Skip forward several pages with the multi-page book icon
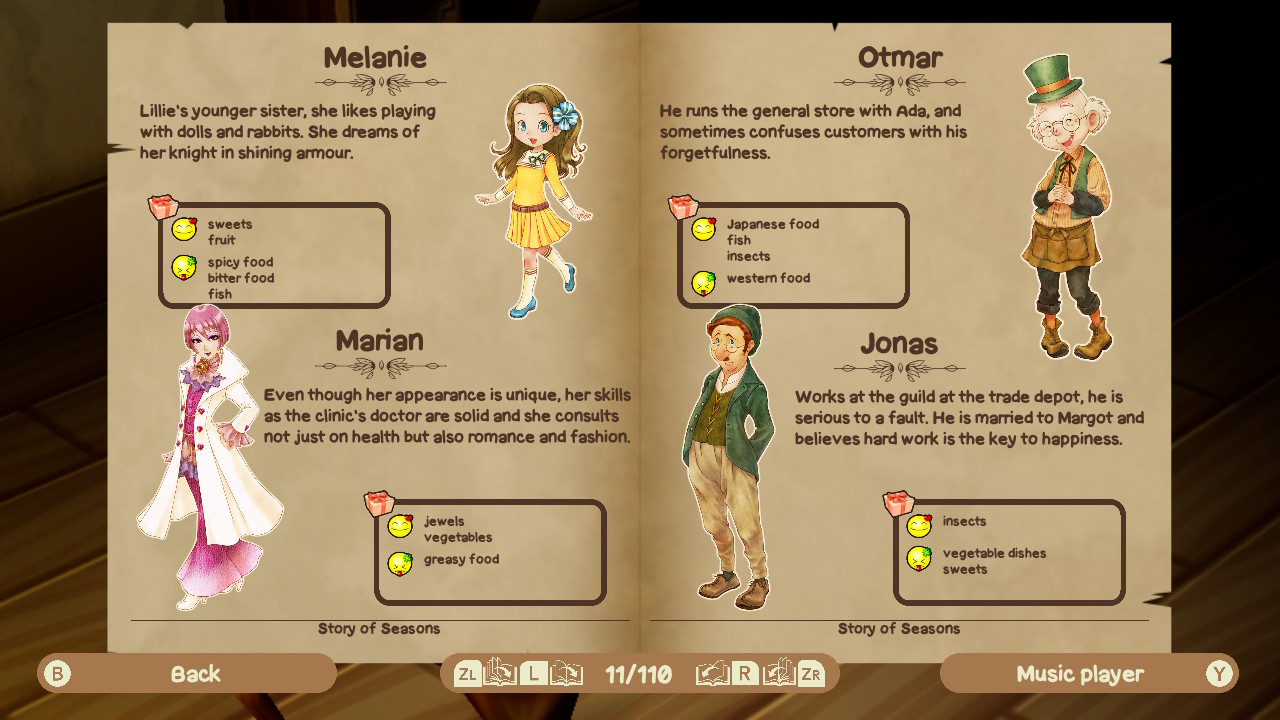Viewport: 1280px width, 720px height. click(779, 673)
